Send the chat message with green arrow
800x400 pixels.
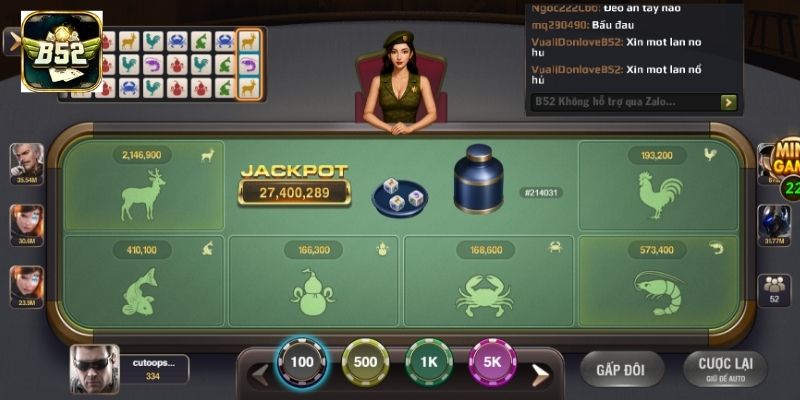pos(728,102)
